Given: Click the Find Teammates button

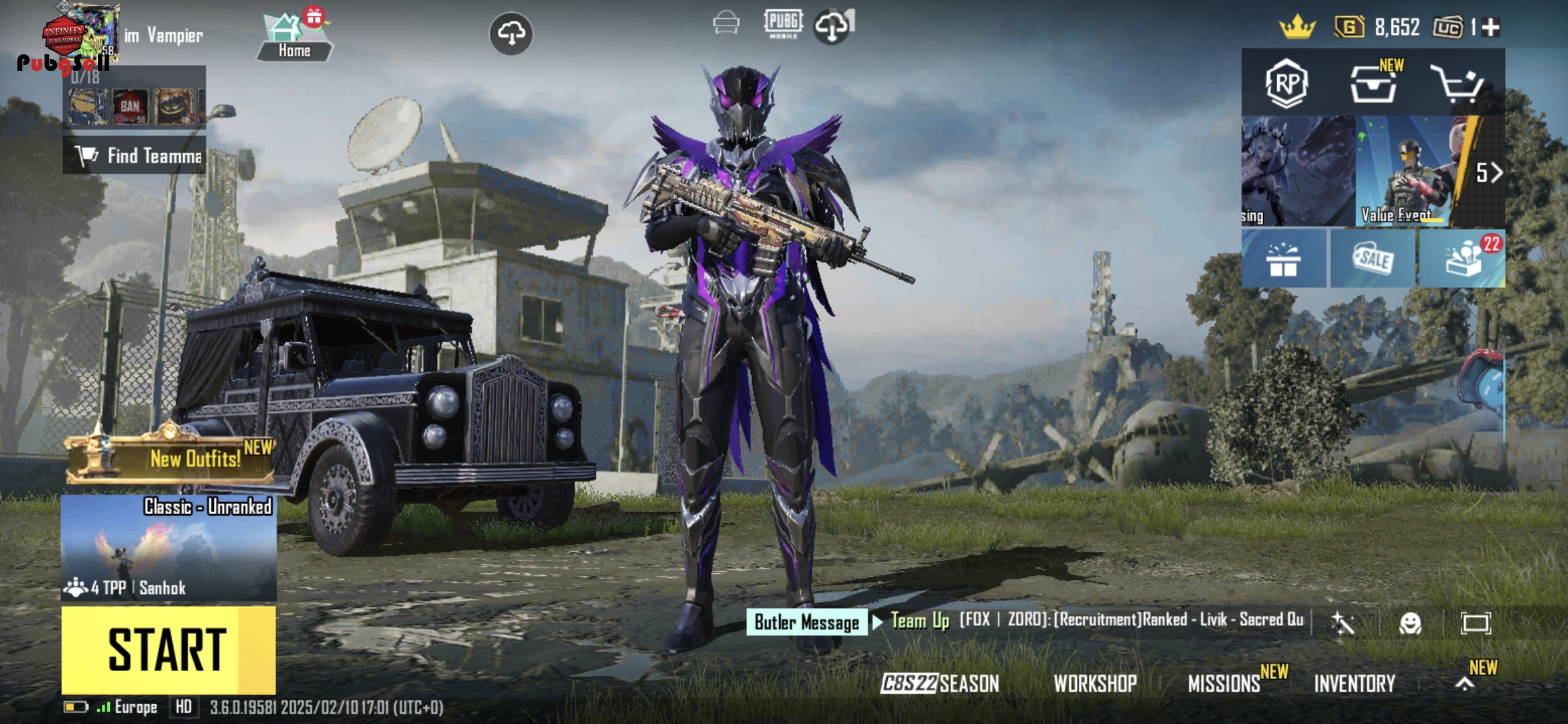Looking at the screenshot, I should tap(135, 156).
